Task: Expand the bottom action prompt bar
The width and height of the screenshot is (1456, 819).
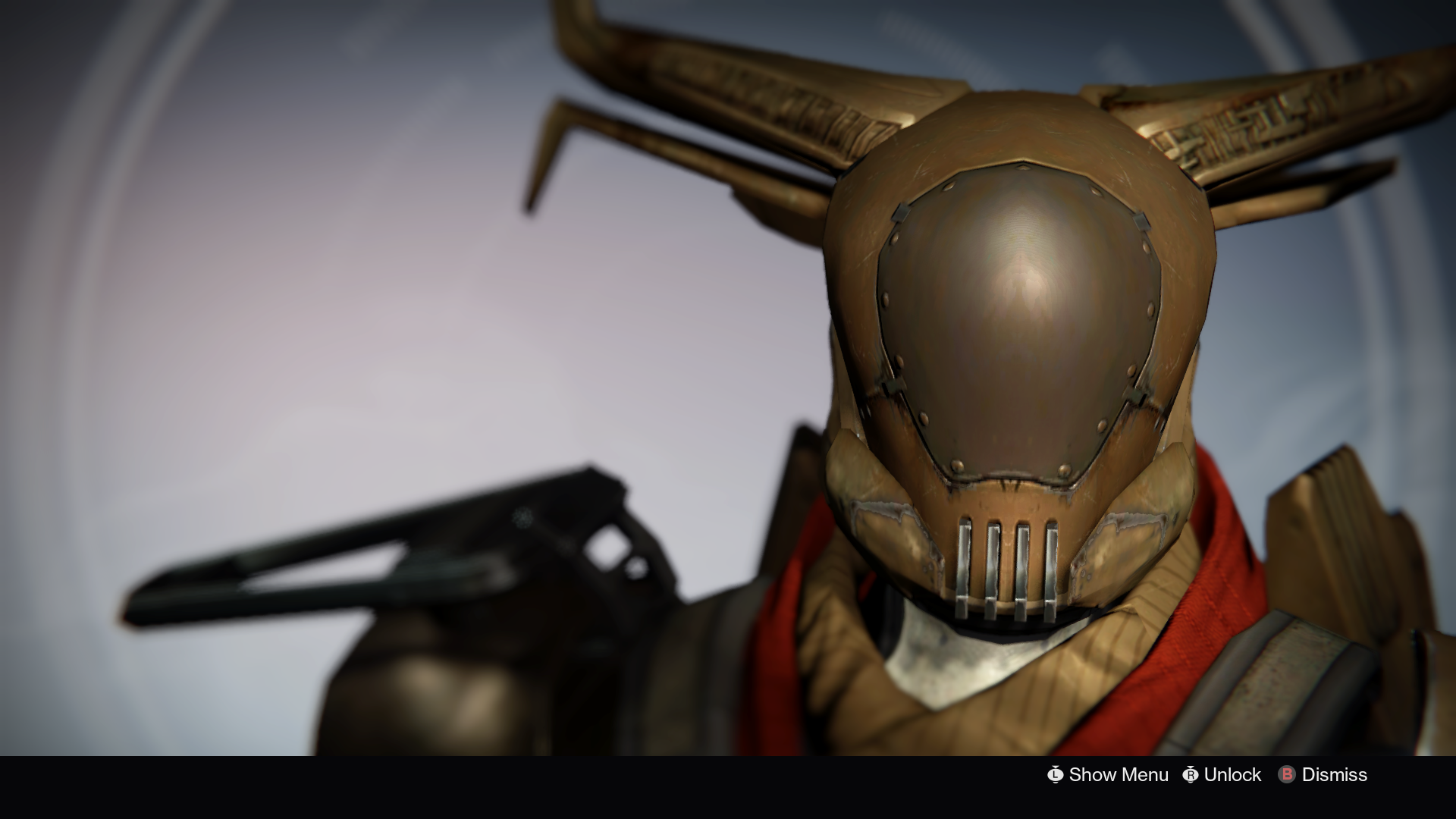Action: pos(1198,775)
